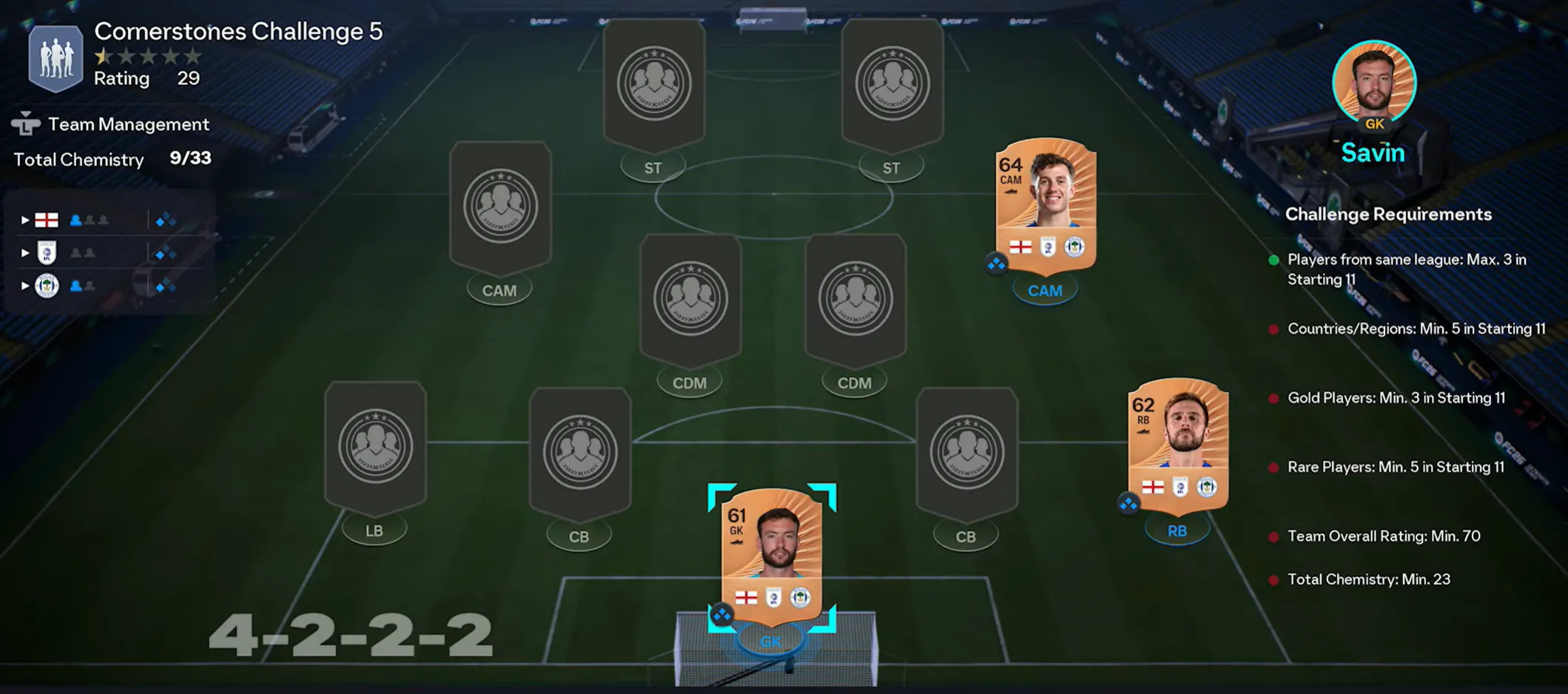Expand the league badge chemistry row

coord(25,253)
